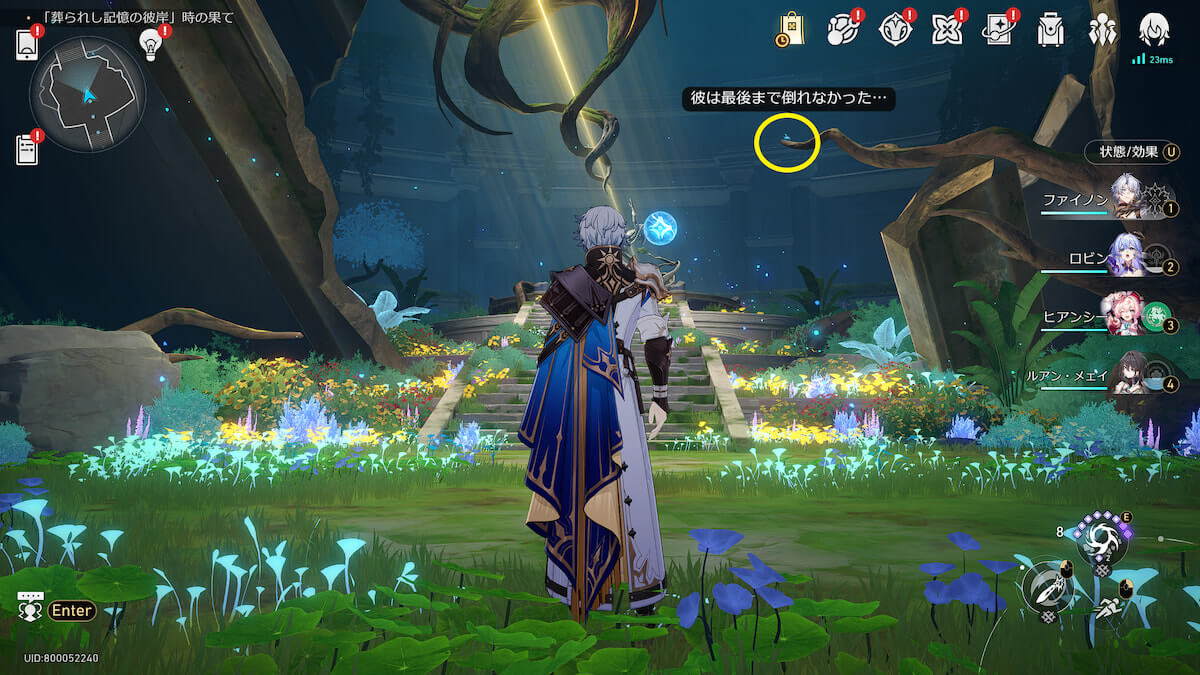Screen dimensions: 1200x675
Task: Open the backpack inventory icon
Action: point(1050,30)
